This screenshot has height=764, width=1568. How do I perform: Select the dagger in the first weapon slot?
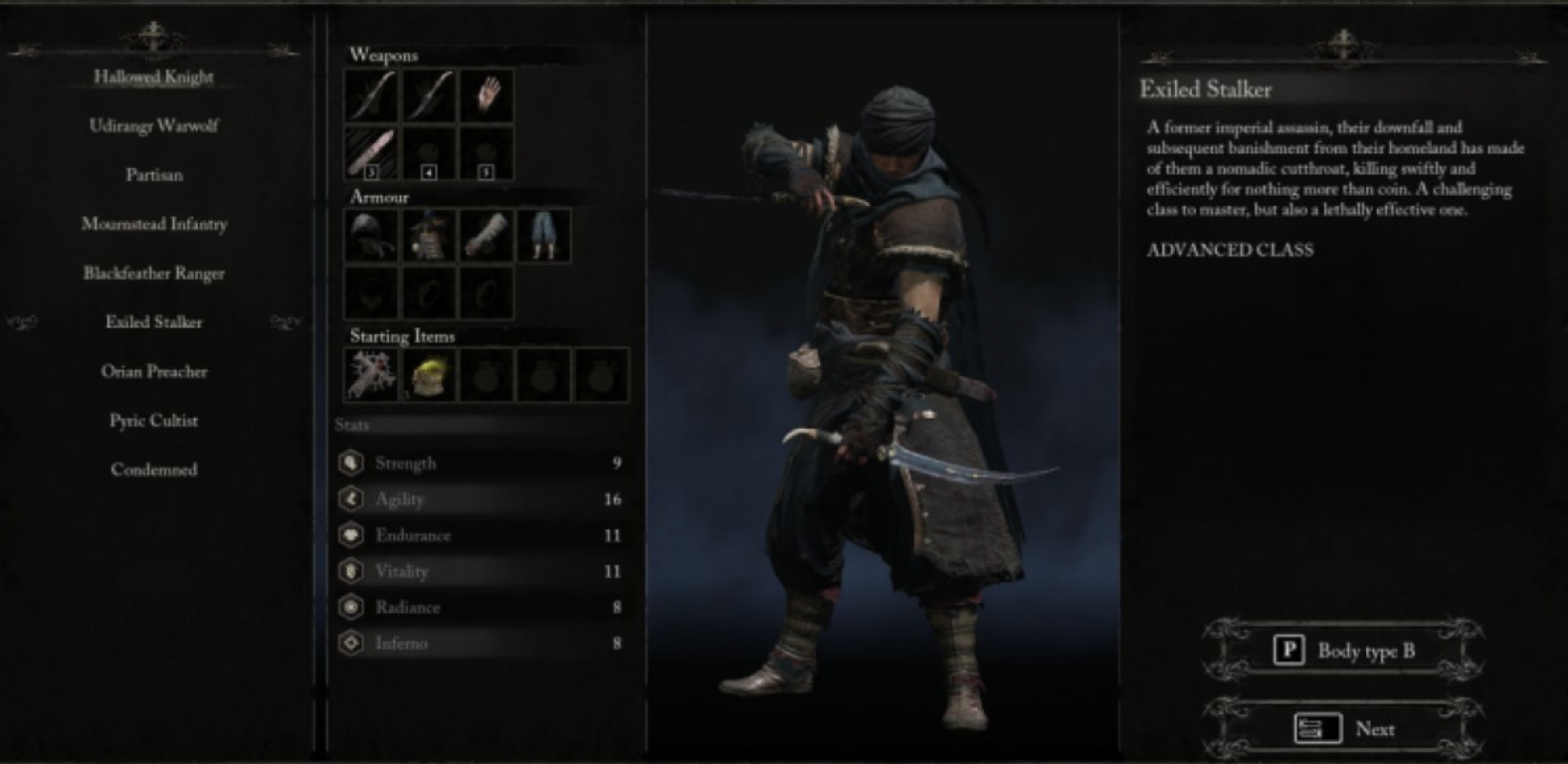coord(370,95)
